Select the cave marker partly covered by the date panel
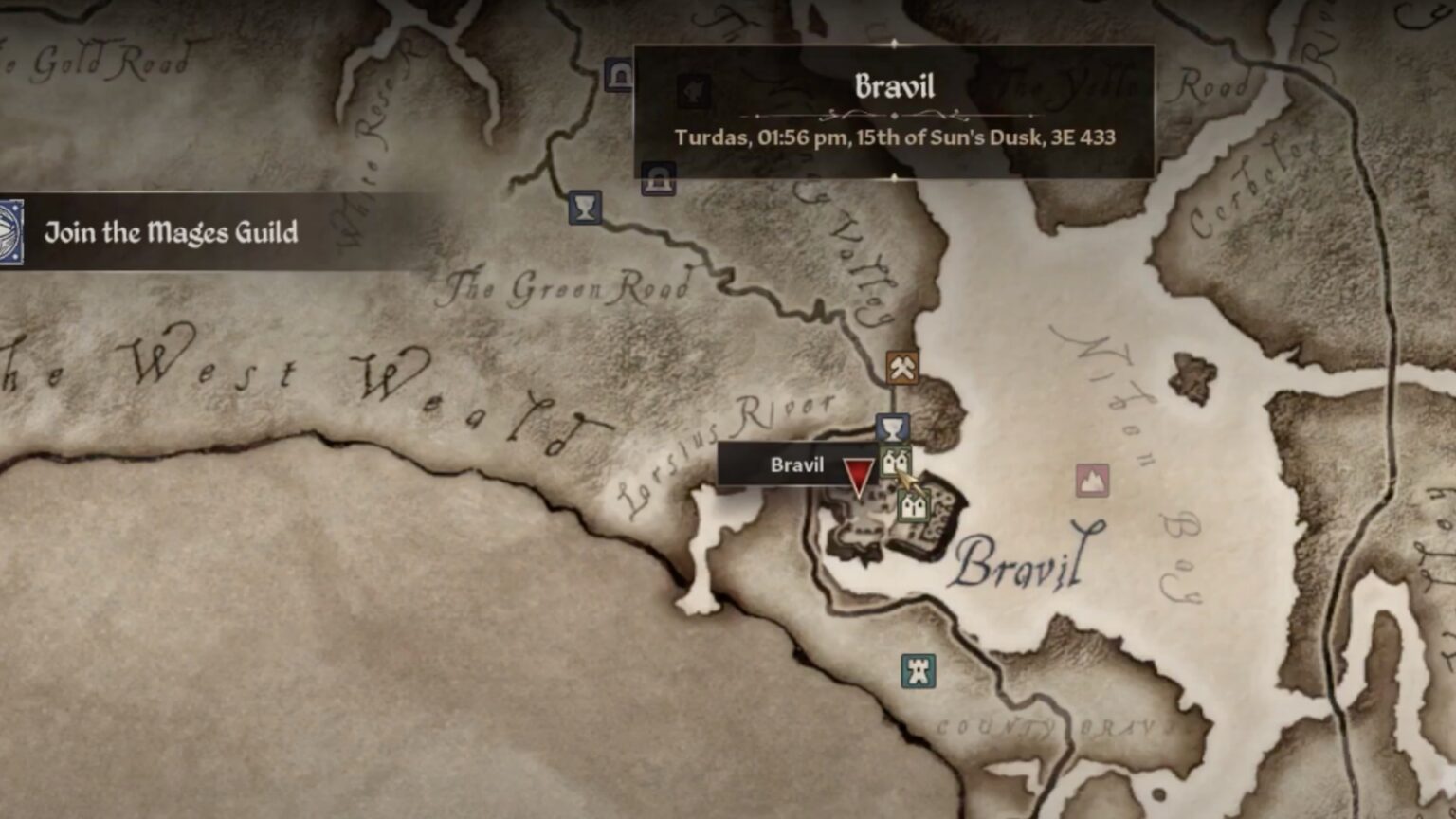The height and width of the screenshot is (819, 1456). click(x=658, y=178)
